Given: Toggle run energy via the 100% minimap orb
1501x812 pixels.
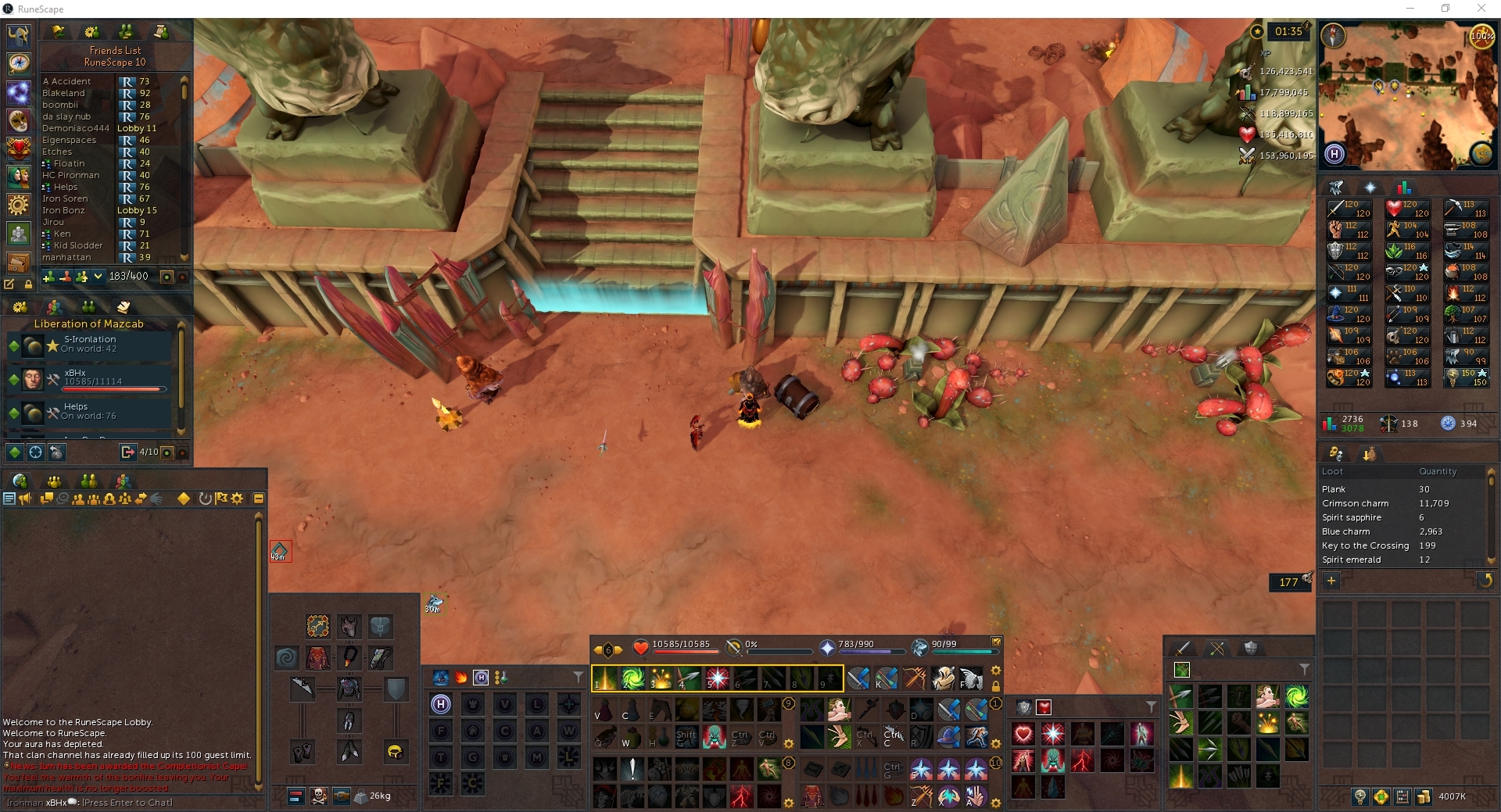Looking at the screenshot, I should tap(1481, 36).
